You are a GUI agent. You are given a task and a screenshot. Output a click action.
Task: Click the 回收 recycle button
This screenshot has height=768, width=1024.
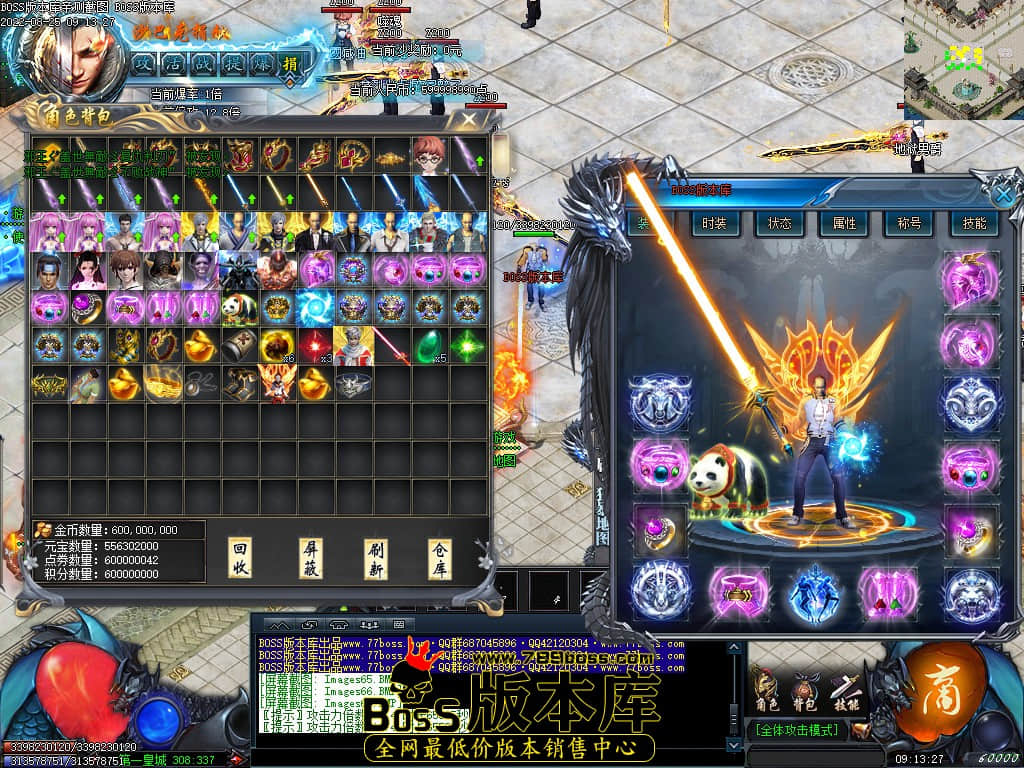(241, 558)
